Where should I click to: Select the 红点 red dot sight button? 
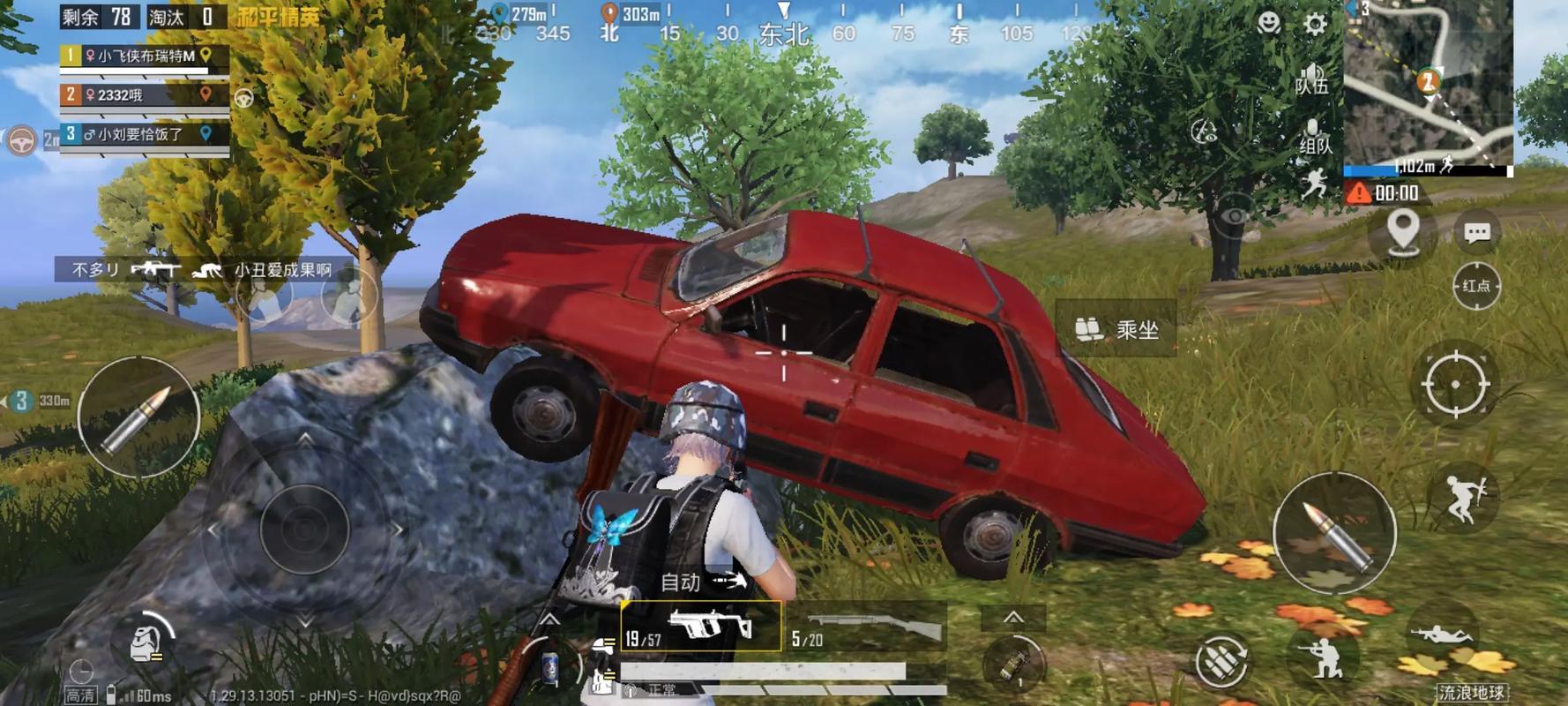(x=1476, y=286)
